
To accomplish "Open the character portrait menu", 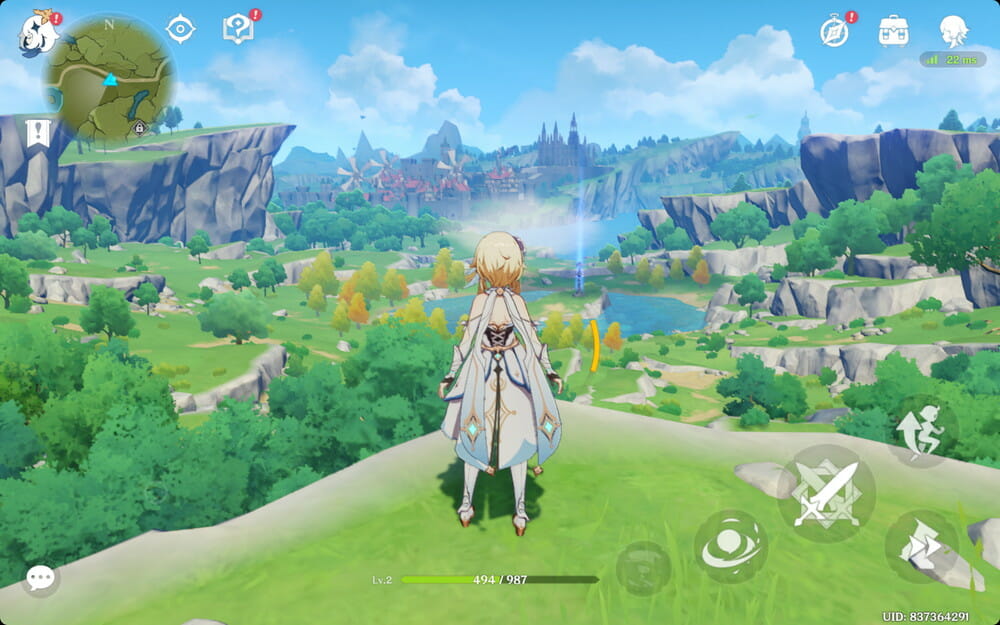I will [x=954, y=31].
